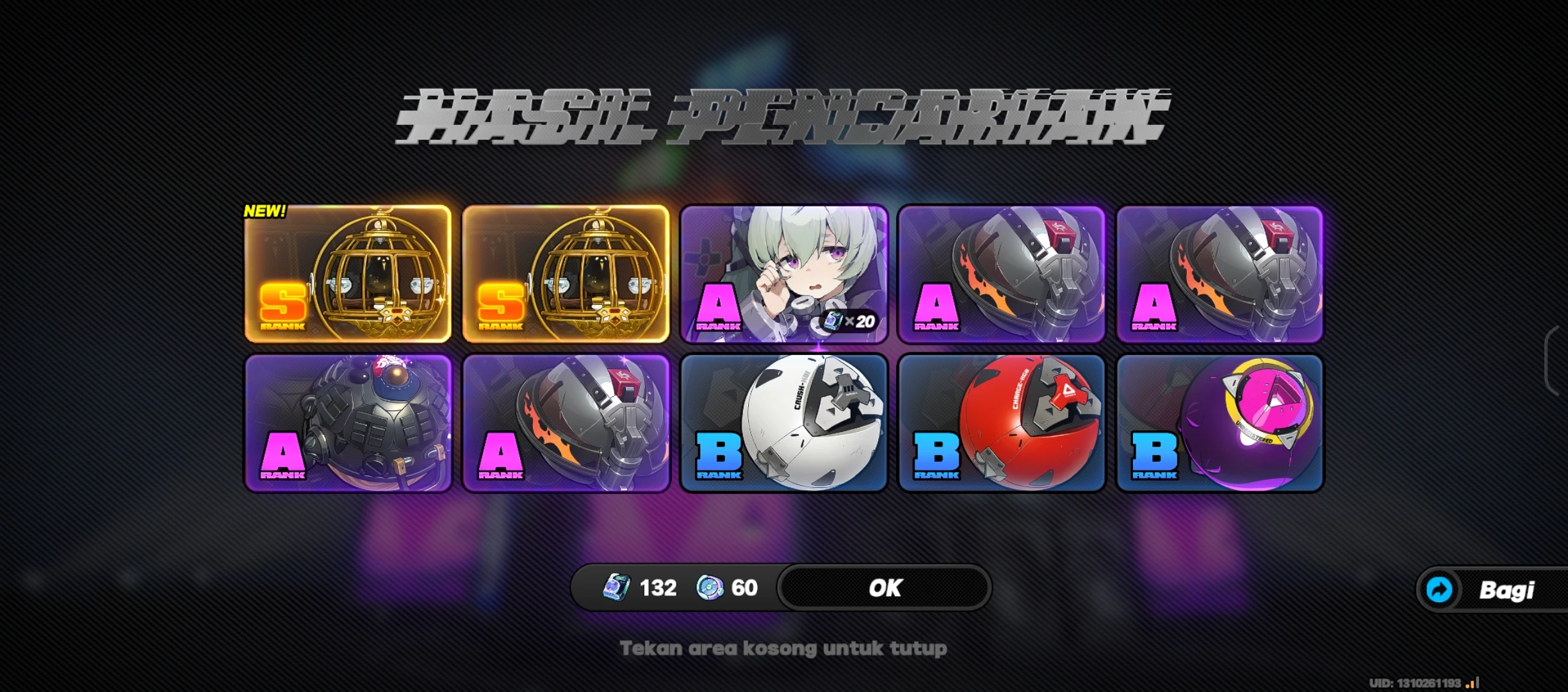The width and height of the screenshot is (1568, 692).
Task: Click the Bagi share button
Action: click(1499, 590)
